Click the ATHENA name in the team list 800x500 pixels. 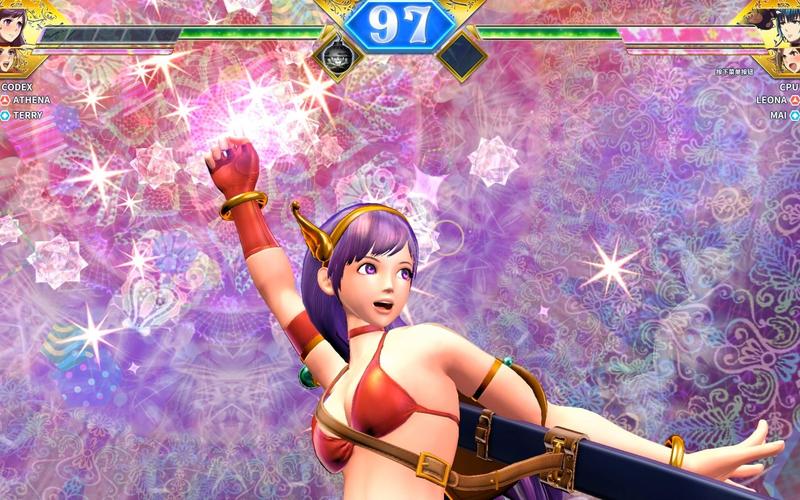pos(32,101)
